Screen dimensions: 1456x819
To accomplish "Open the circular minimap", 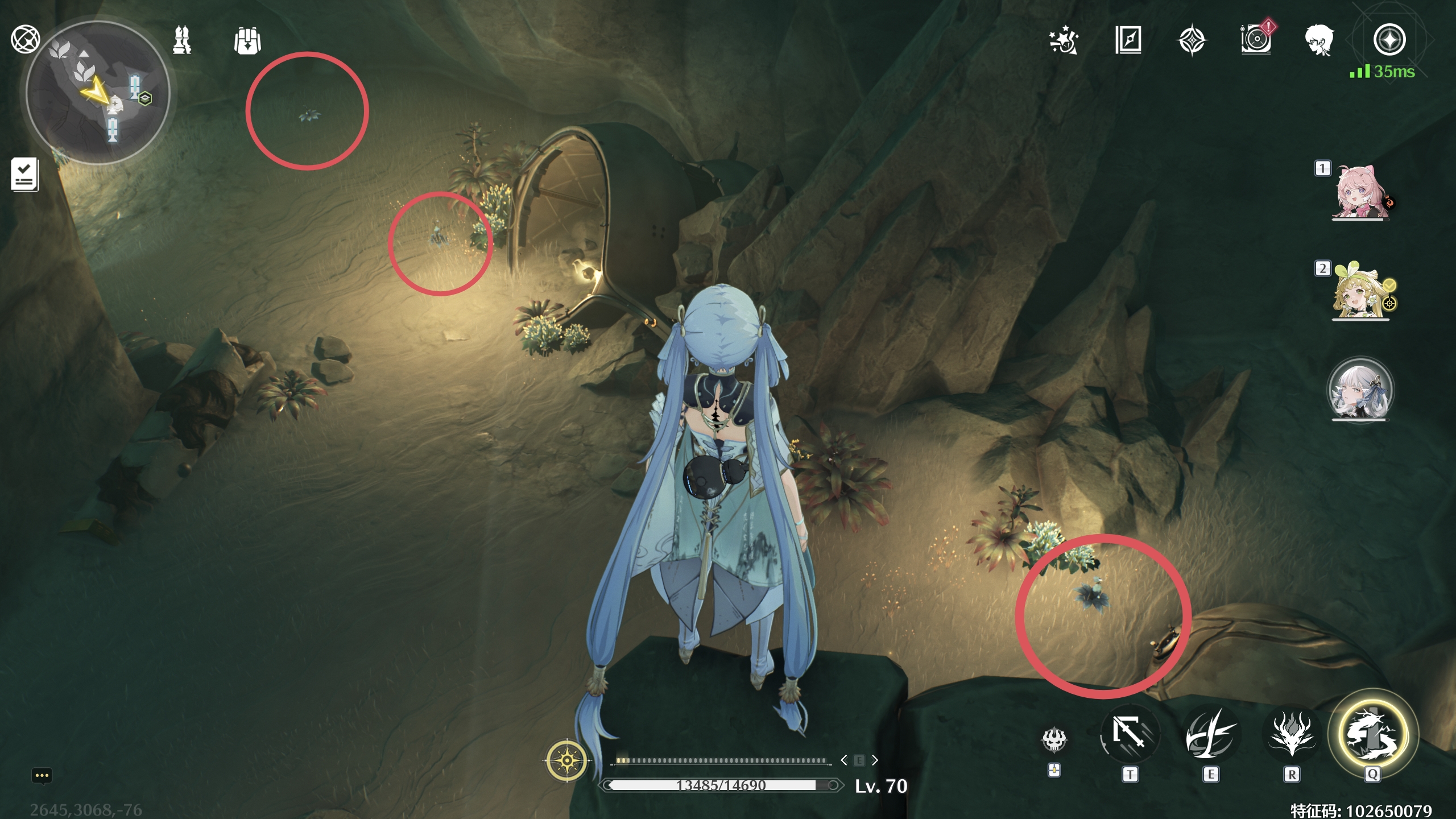I will (98, 94).
